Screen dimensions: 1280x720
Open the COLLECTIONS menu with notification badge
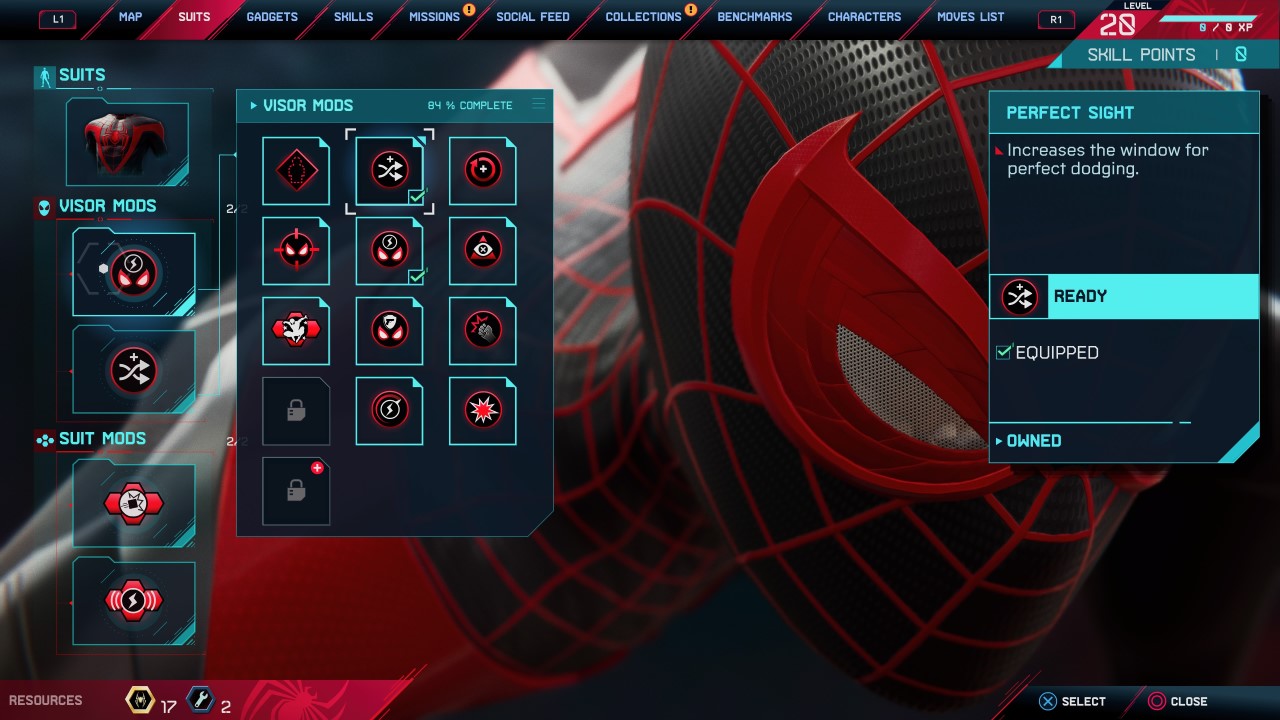tap(643, 16)
